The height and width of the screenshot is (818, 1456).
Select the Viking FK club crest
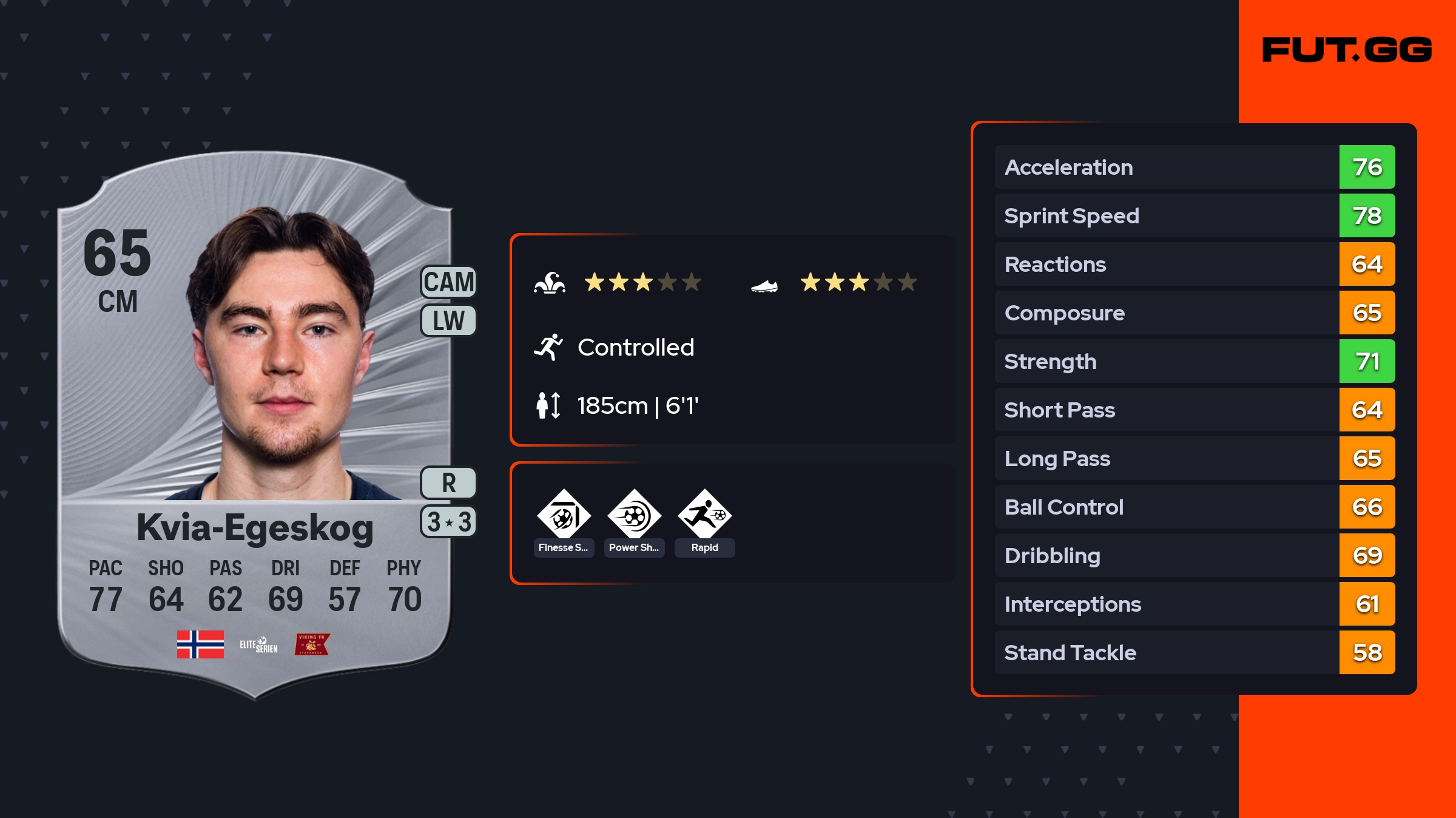pyautogui.click(x=312, y=644)
